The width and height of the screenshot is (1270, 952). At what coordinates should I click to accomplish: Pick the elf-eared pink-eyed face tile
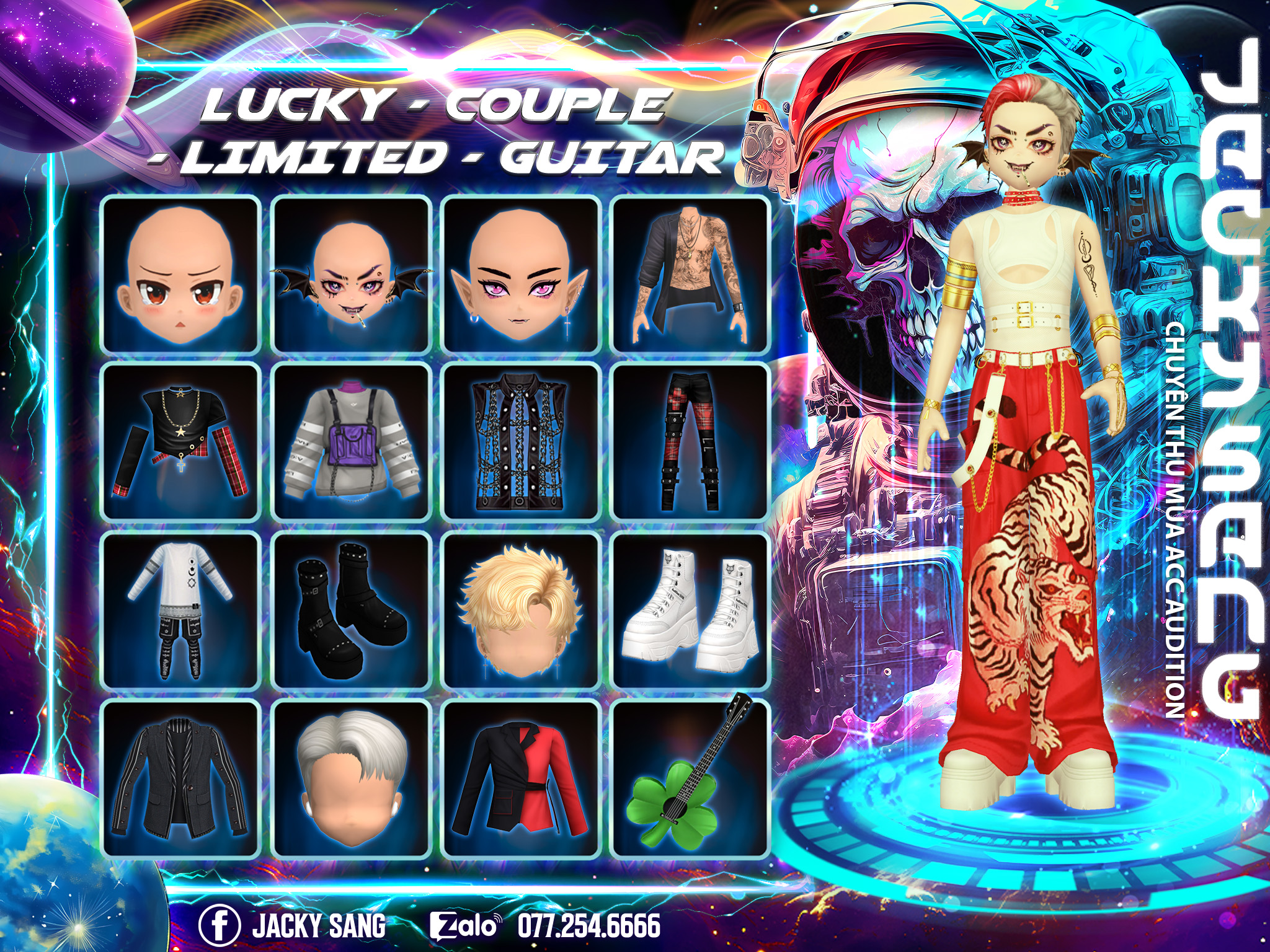(521, 275)
